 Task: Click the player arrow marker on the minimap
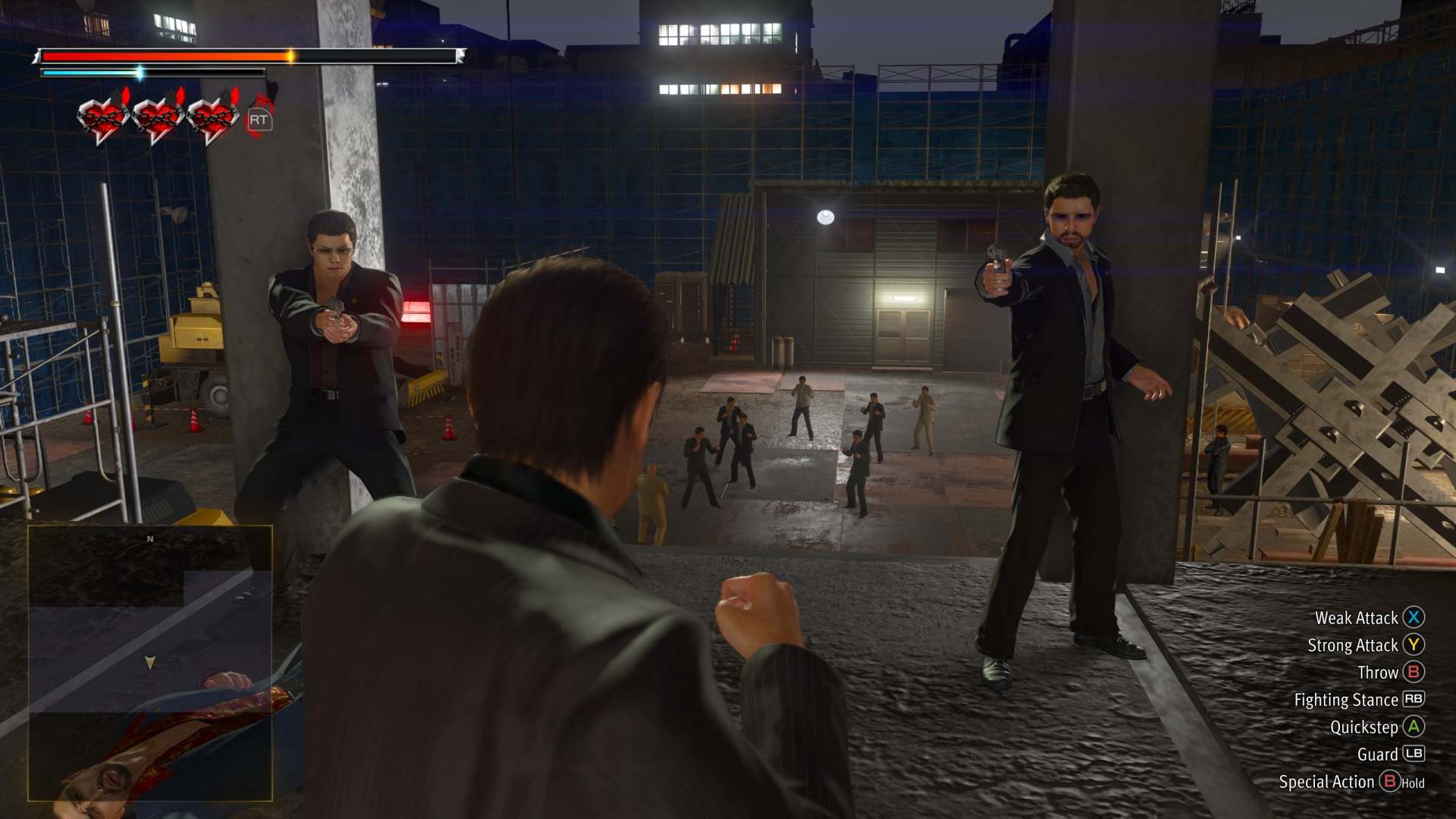click(150, 663)
